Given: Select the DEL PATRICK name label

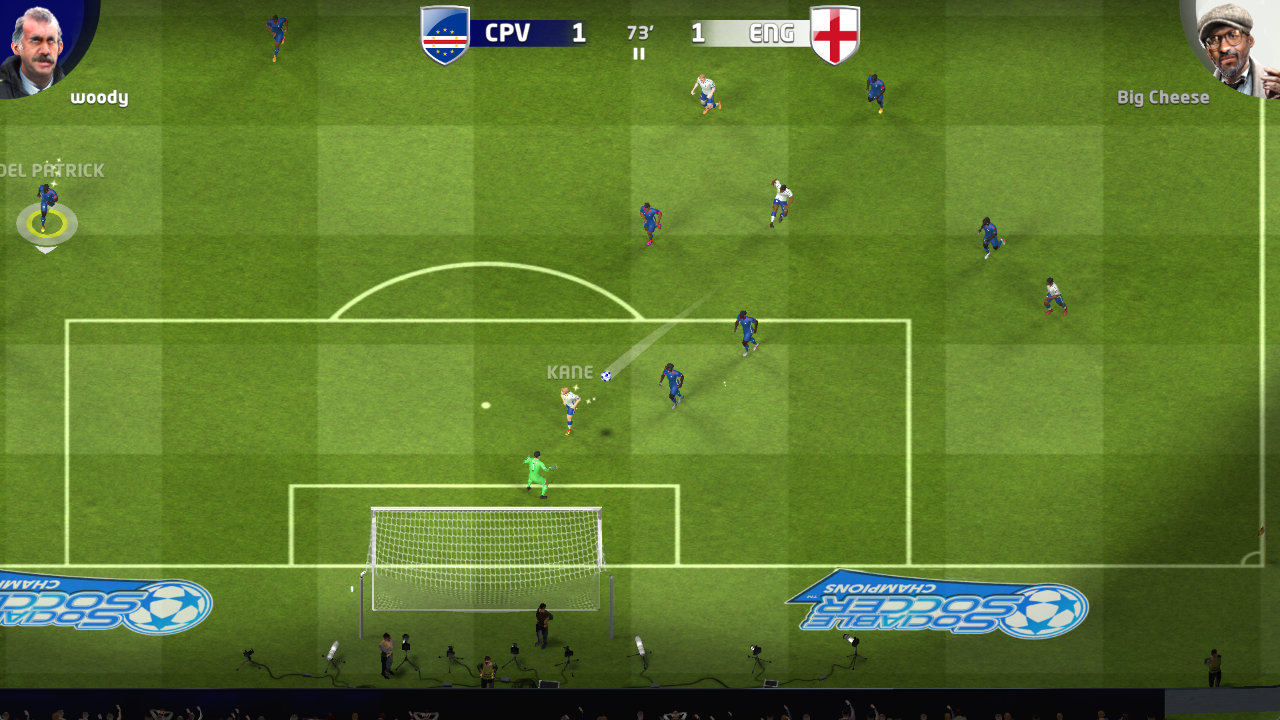Looking at the screenshot, I should click(51, 170).
